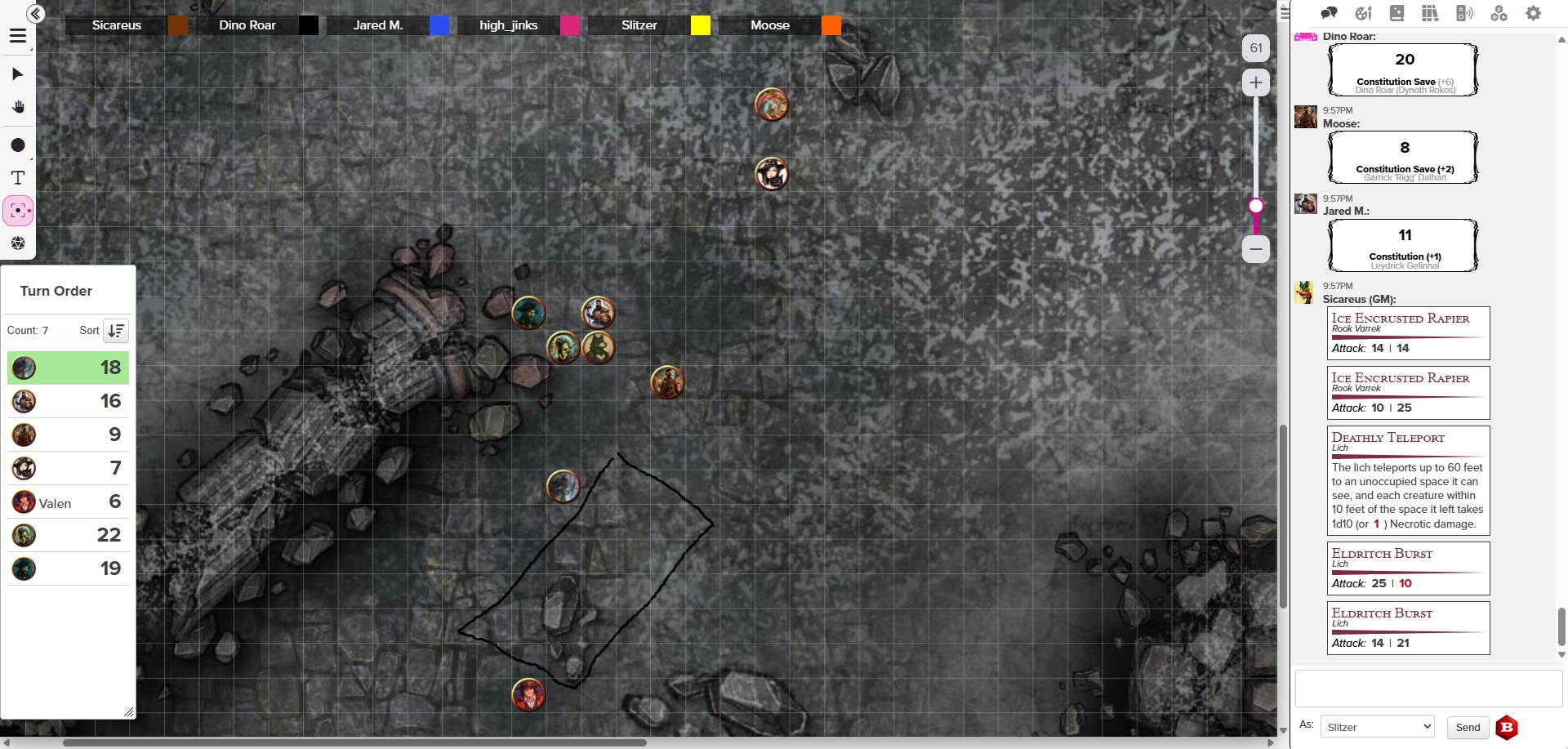
Task: Activate the hand pan tool
Action: point(18,108)
